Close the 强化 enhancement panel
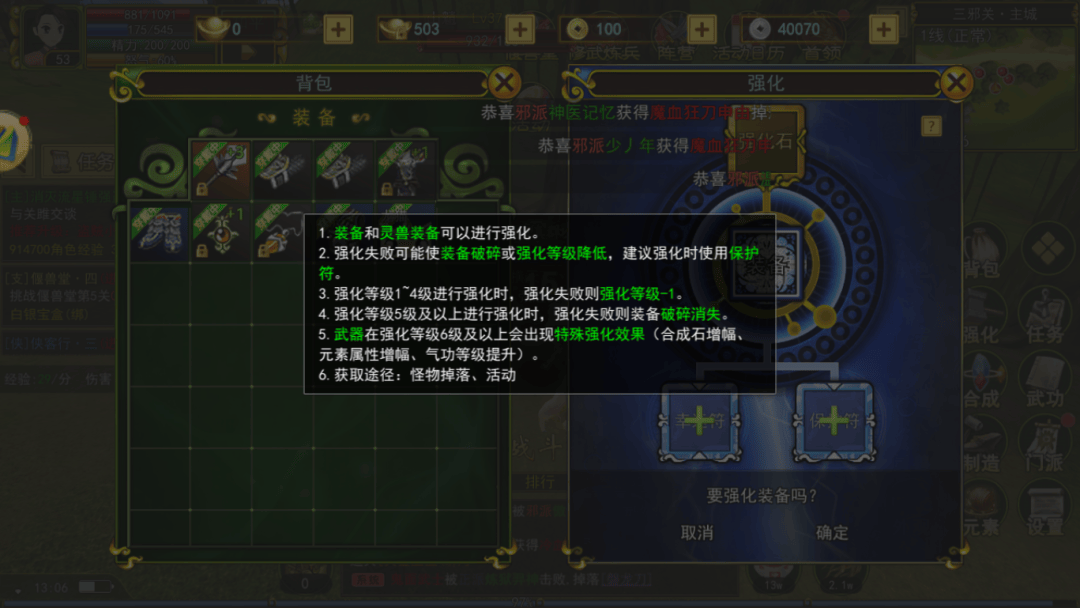The height and width of the screenshot is (608, 1080). (x=956, y=83)
